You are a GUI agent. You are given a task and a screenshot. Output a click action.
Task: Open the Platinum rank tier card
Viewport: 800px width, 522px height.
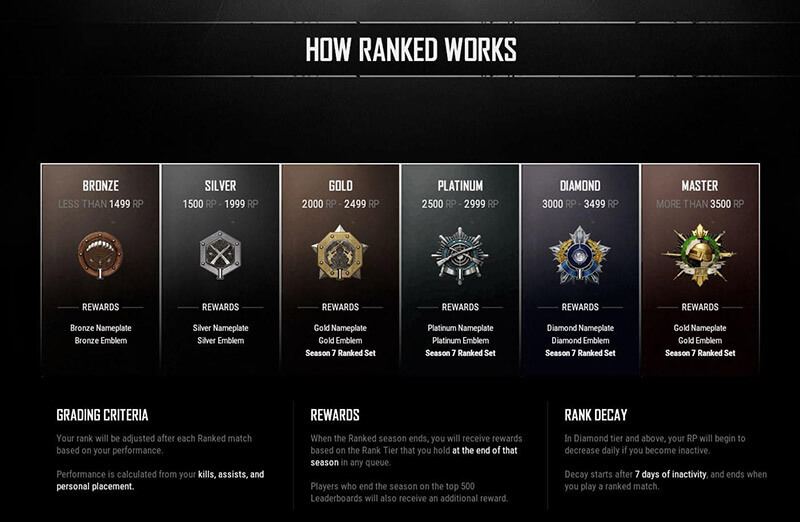pos(460,270)
